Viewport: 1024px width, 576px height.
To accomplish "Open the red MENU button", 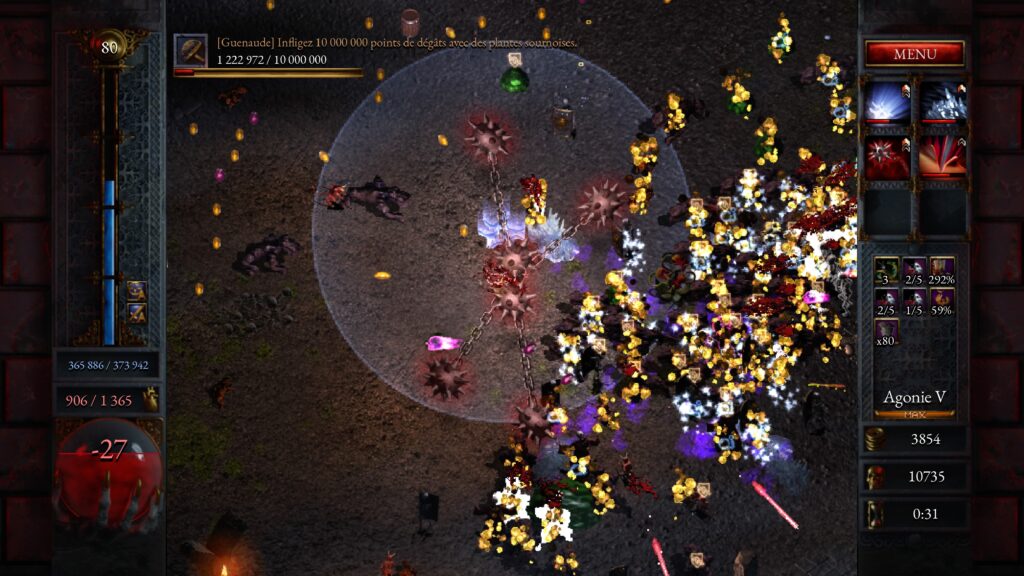I will (914, 54).
